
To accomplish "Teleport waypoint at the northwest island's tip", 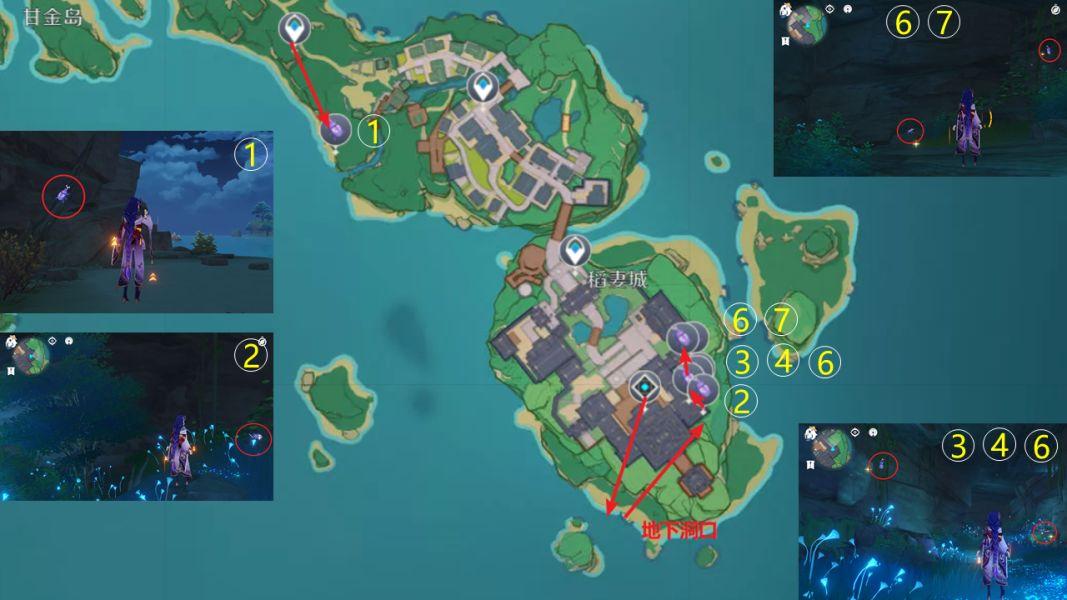I will [294, 28].
